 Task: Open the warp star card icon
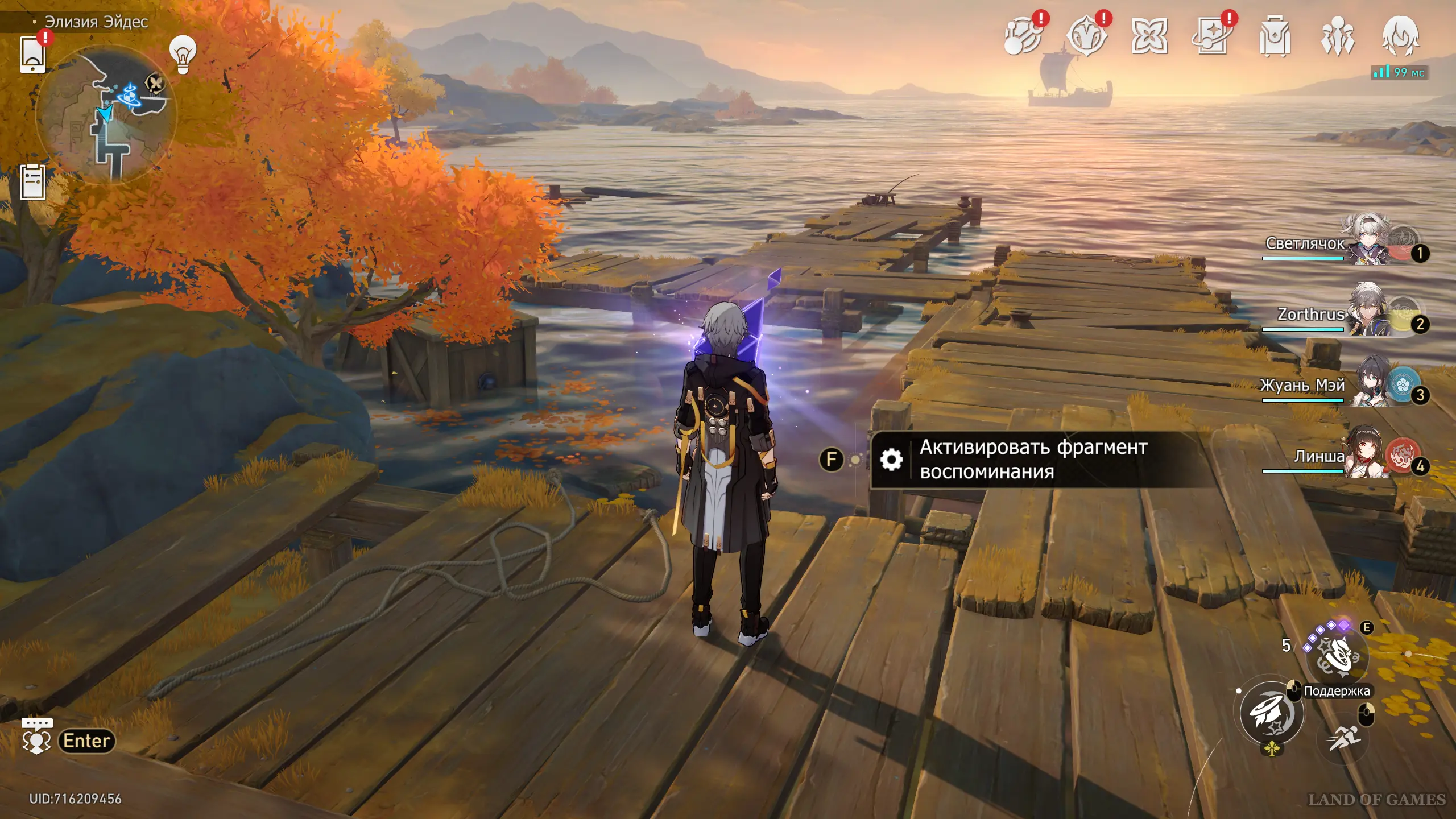point(1211,37)
